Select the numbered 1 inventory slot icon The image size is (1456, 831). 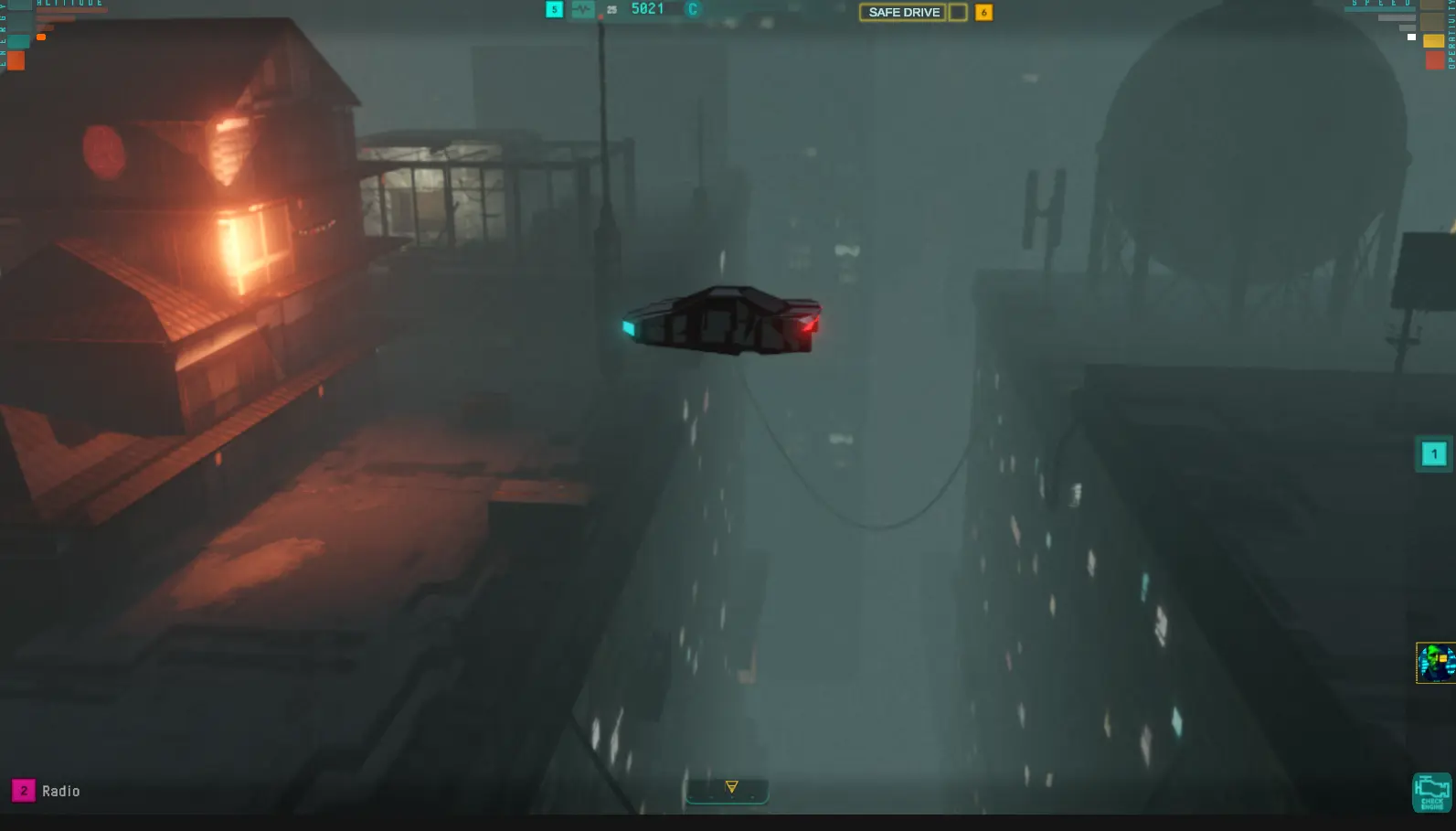1435,454
